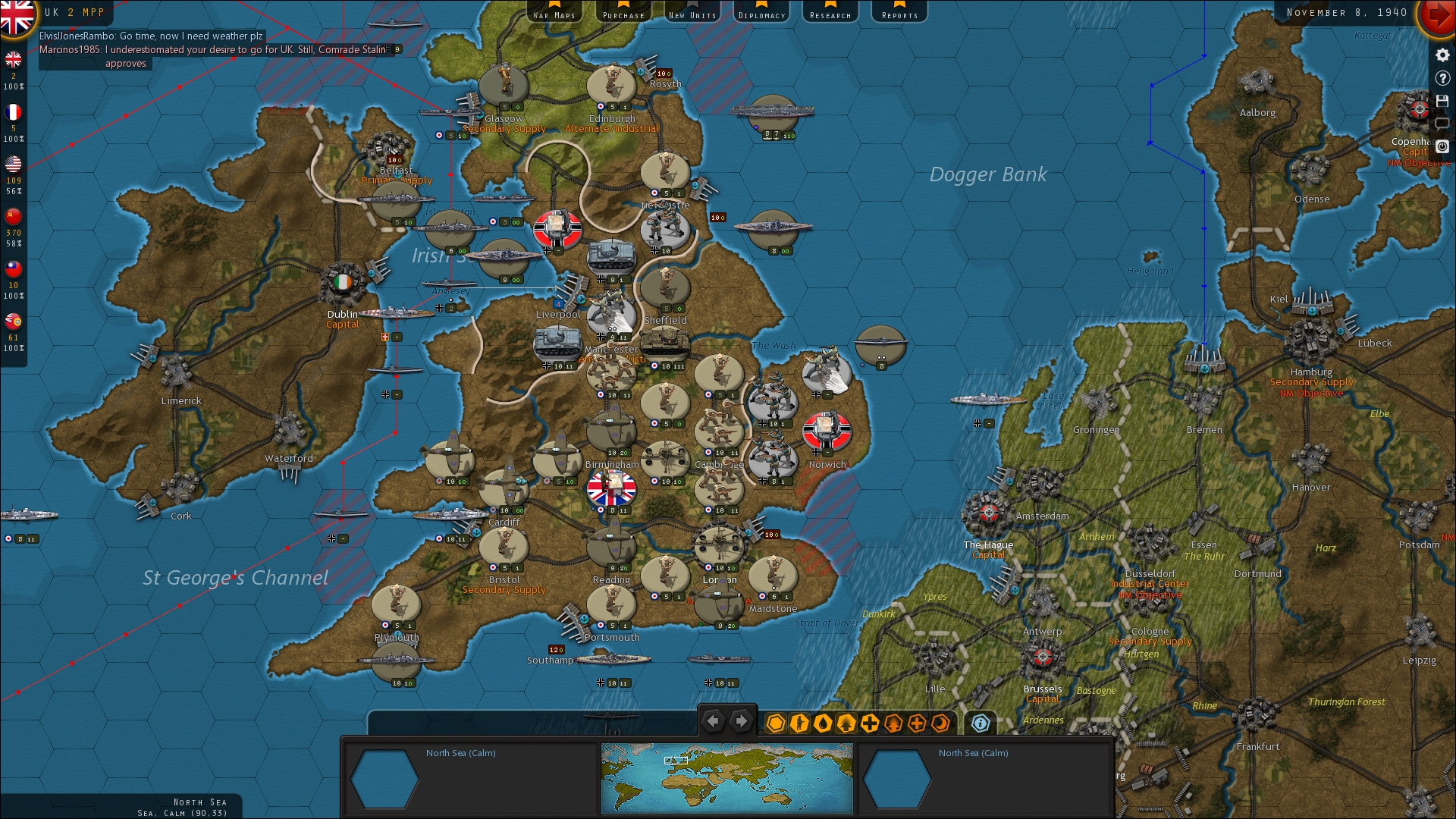Toggle the moon night overlay icon
The image size is (1456, 819).
[940, 724]
